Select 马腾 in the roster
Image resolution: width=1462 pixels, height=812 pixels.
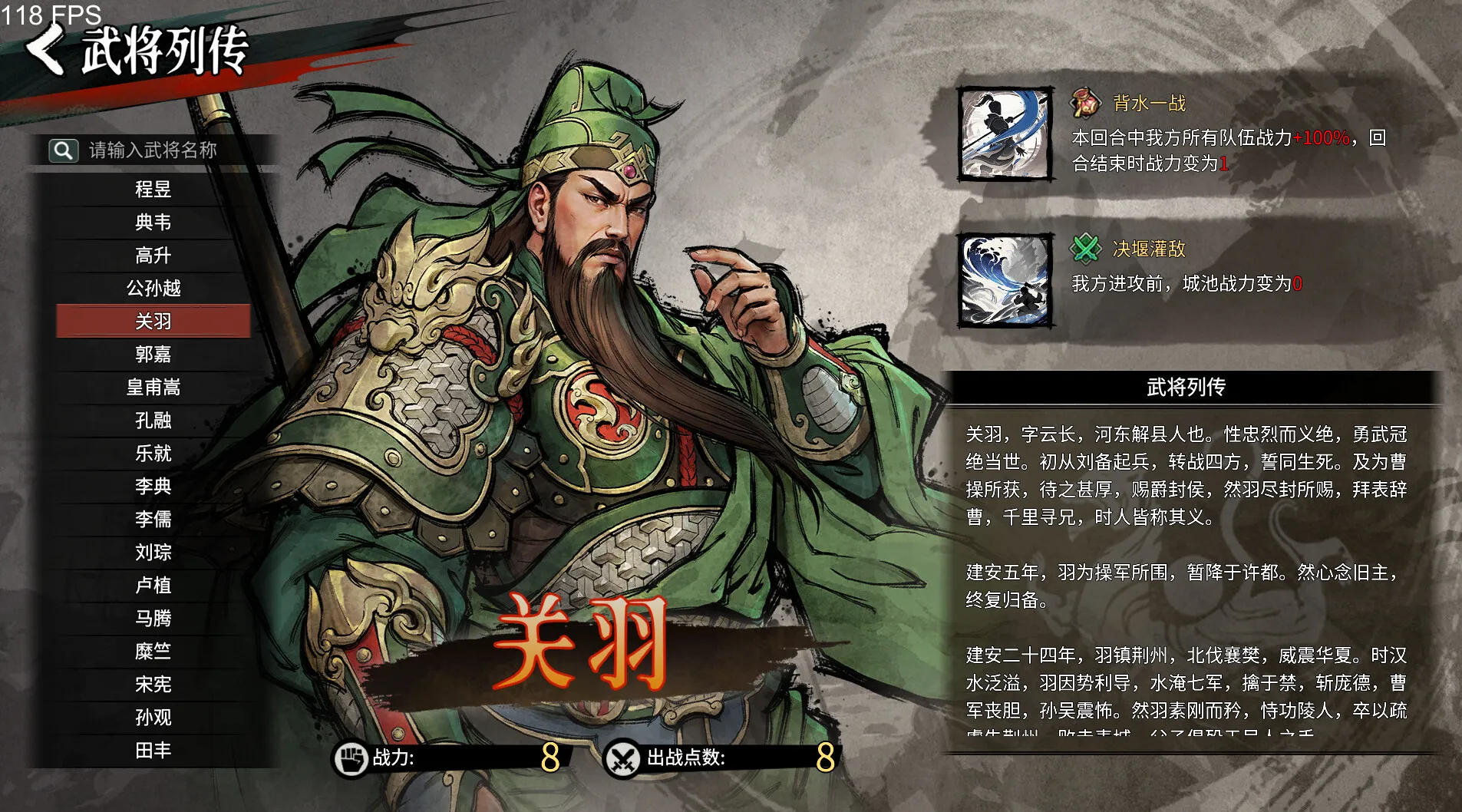[153, 619]
